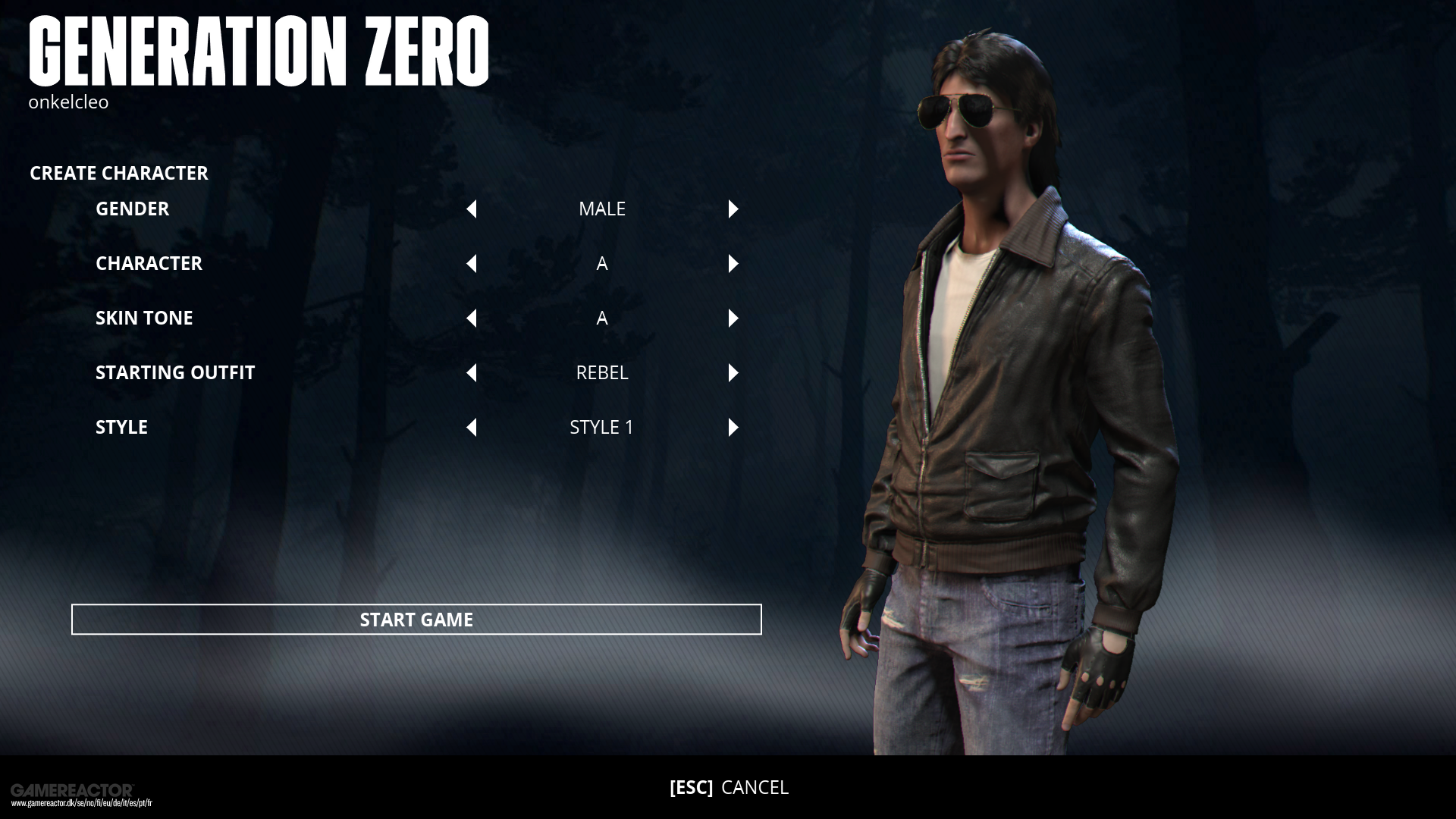Cycle SKIN TONE backward with left arrow
The height and width of the screenshot is (819, 1456).
click(472, 318)
